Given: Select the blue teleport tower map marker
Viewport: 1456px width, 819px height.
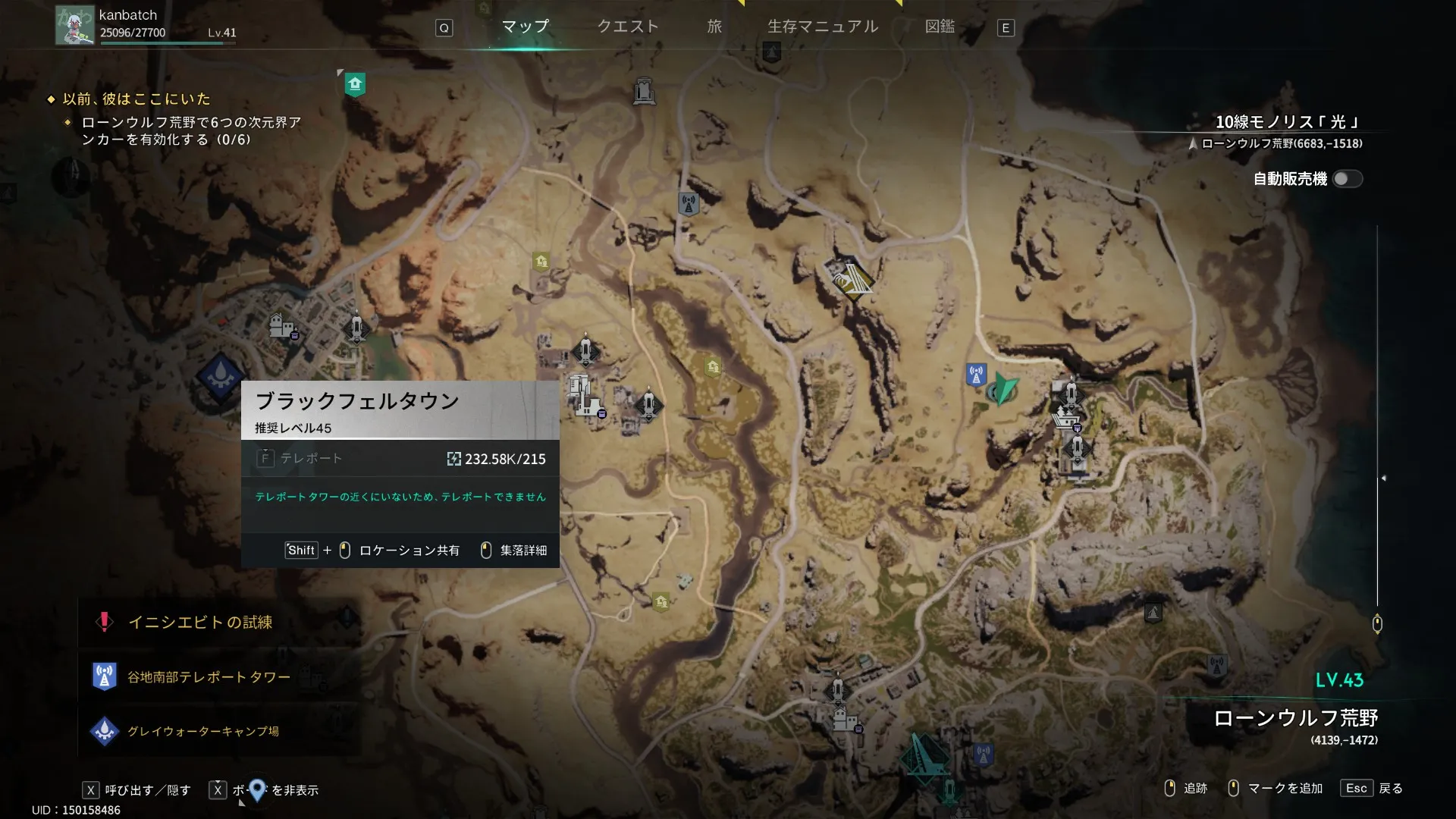Looking at the screenshot, I should 976,375.
